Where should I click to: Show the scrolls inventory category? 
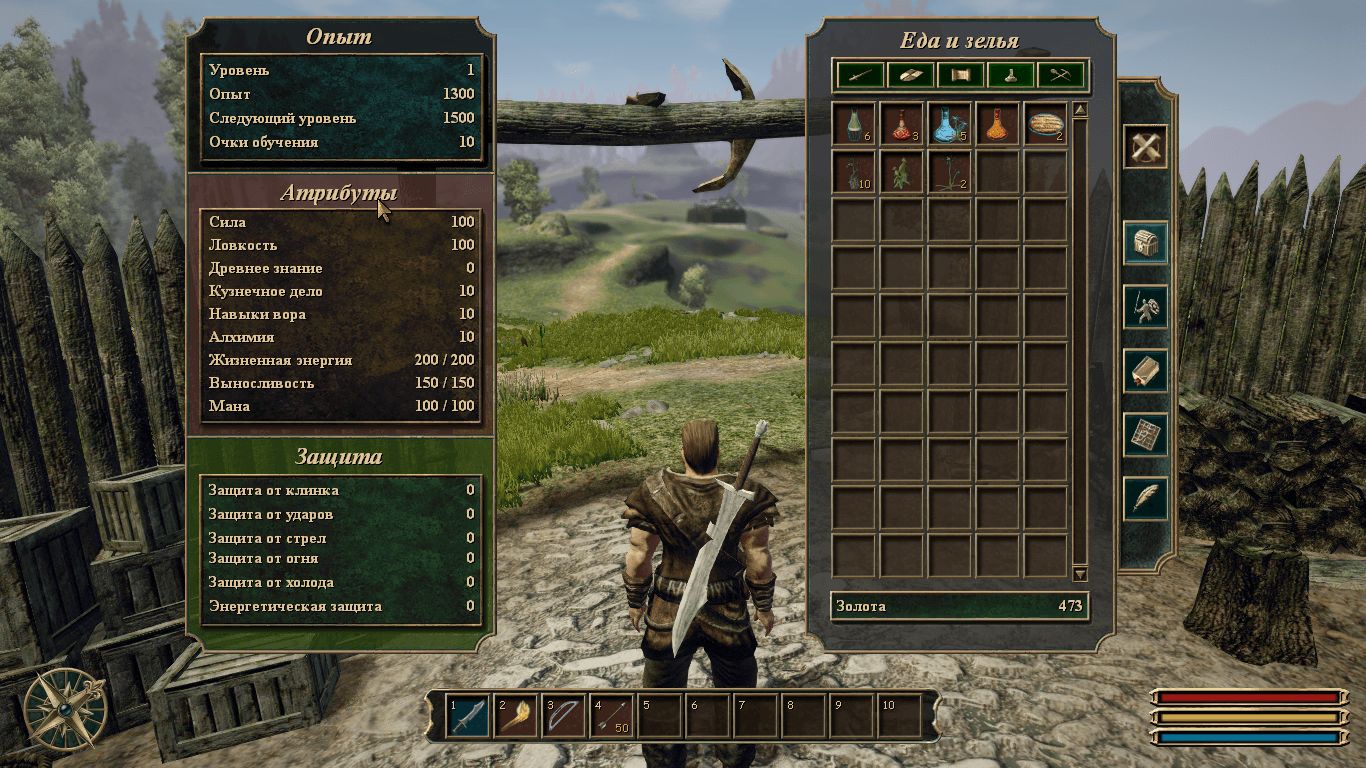[x=961, y=75]
